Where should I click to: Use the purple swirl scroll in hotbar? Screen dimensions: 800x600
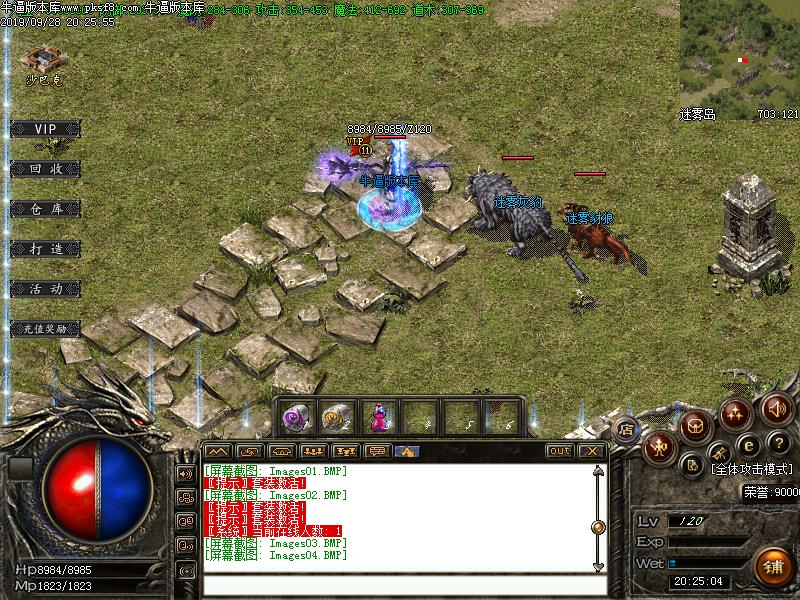296,416
